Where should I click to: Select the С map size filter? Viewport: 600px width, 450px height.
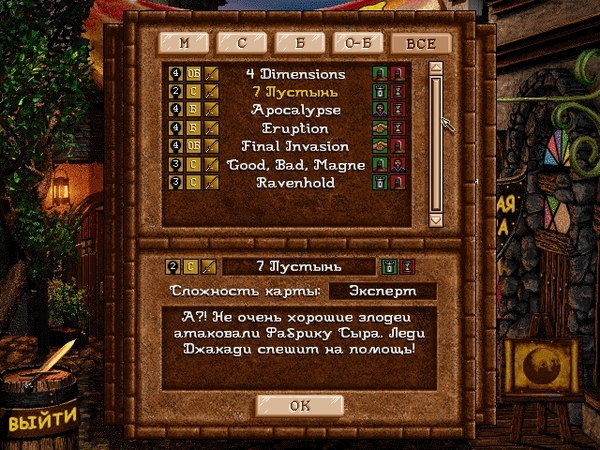tap(243, 43)
